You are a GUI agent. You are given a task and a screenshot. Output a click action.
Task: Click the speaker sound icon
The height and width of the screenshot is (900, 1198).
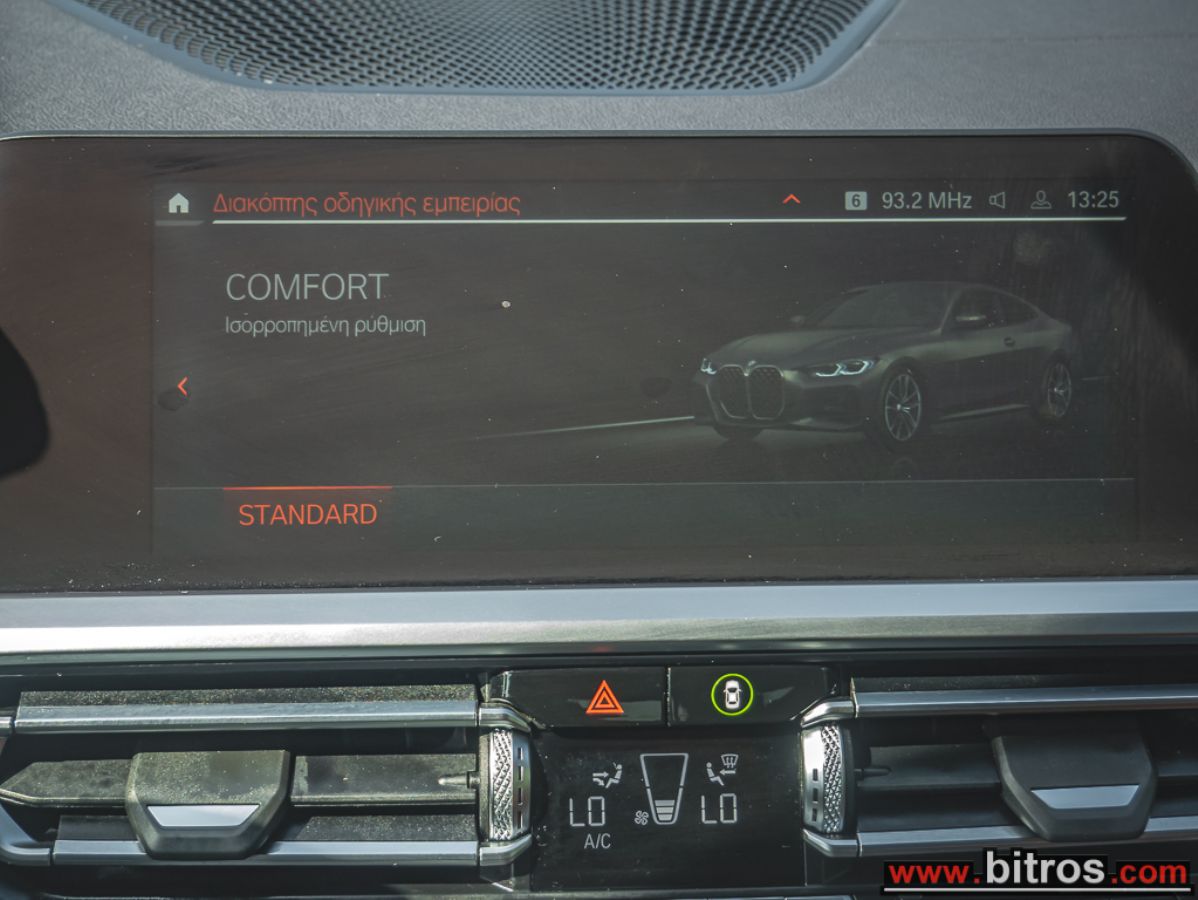point(997,200)
